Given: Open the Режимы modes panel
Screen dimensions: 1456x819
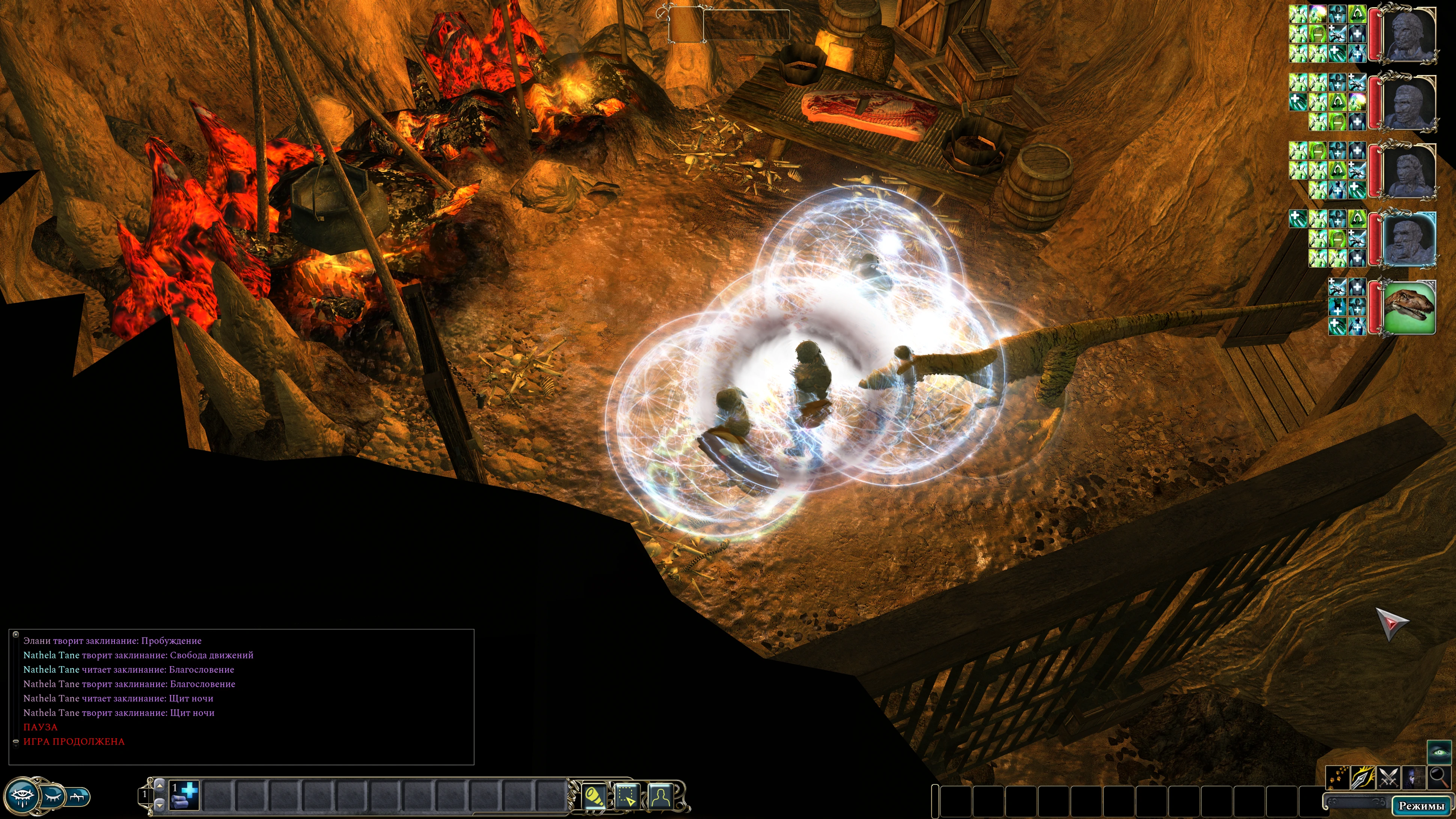Looking at the screenshot, I should click(1421, 805).
